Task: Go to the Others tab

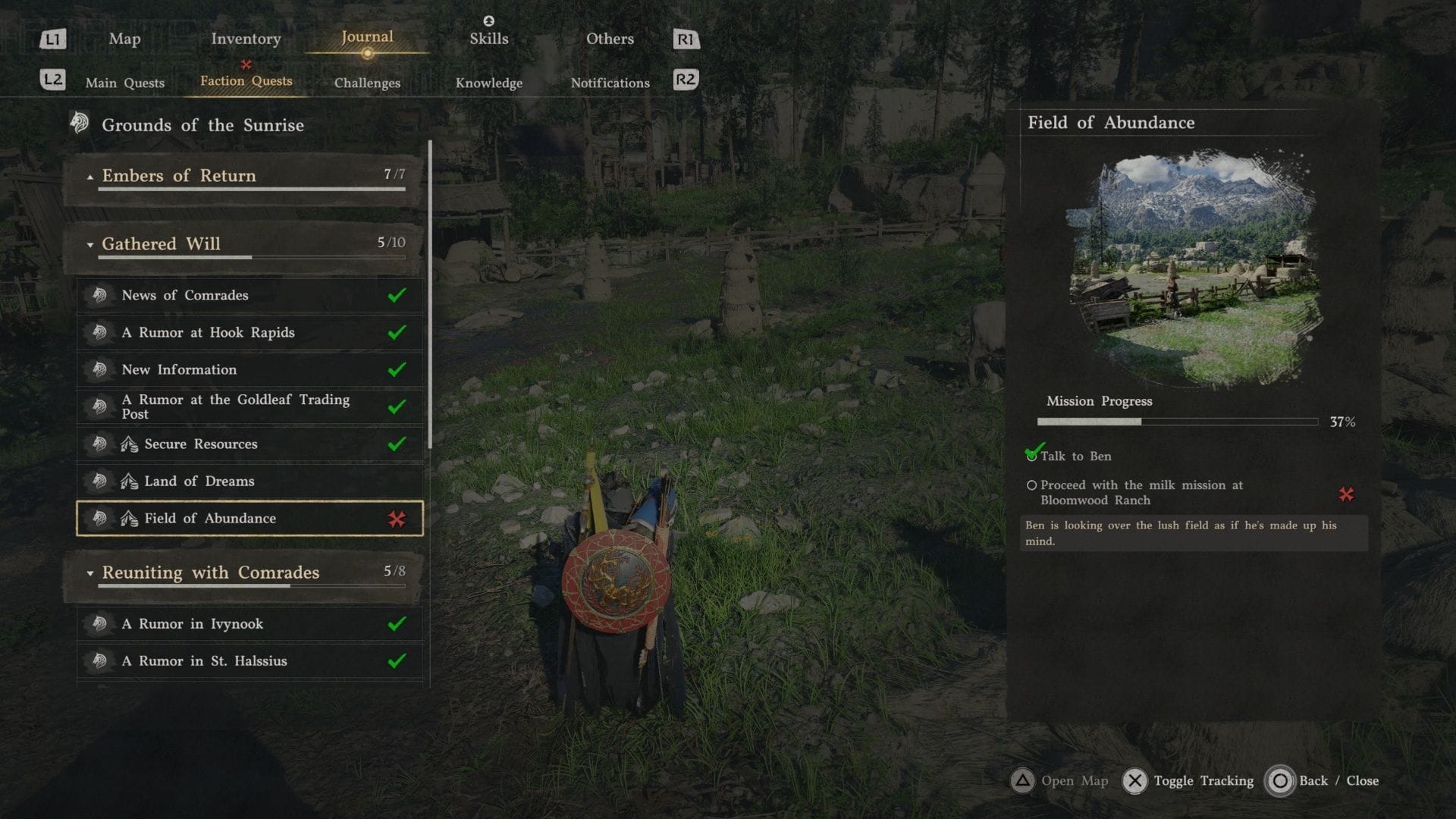Action: tap(610, 39)
